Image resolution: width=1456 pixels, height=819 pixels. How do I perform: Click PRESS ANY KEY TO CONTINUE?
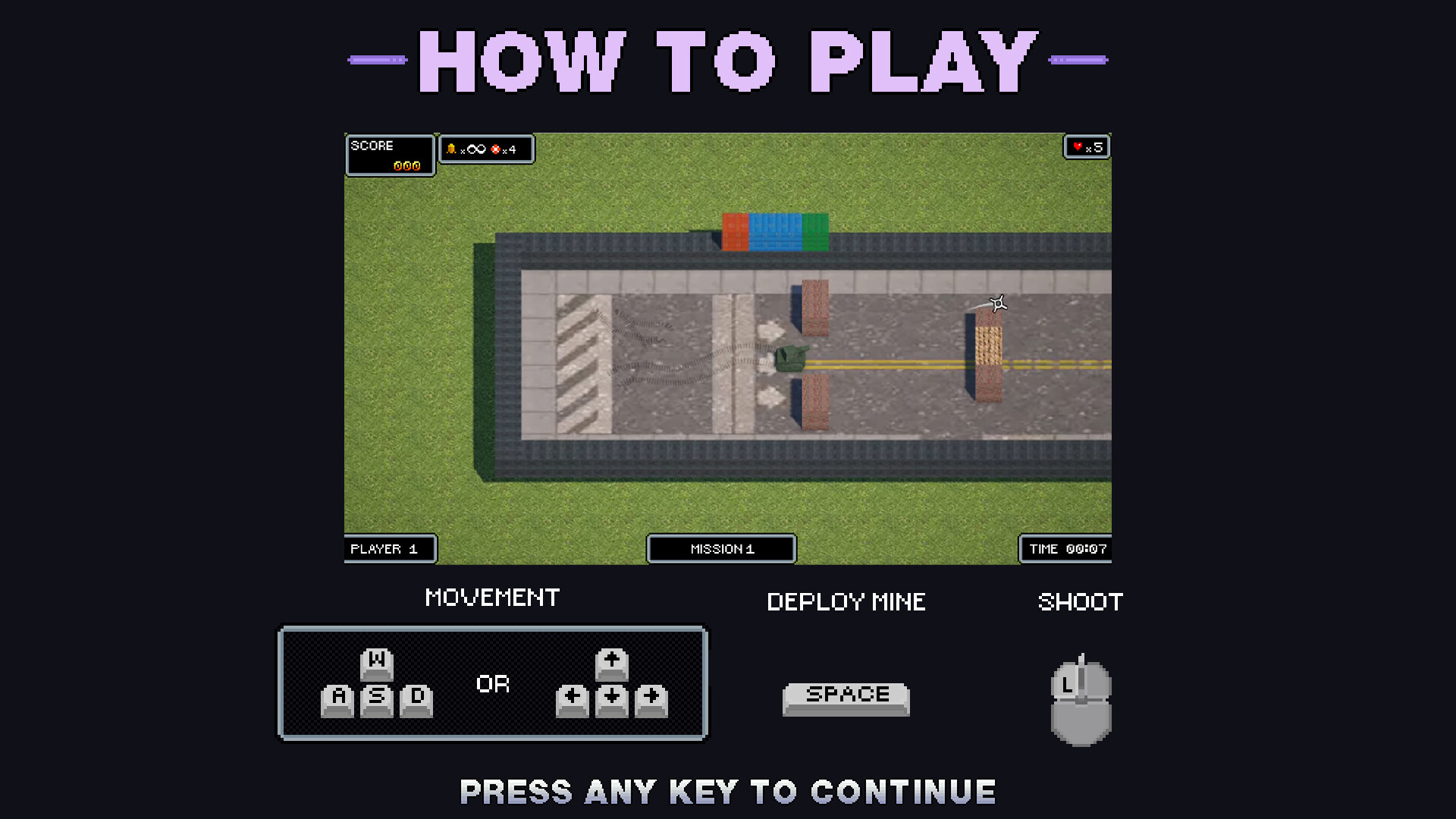(726, 792)
